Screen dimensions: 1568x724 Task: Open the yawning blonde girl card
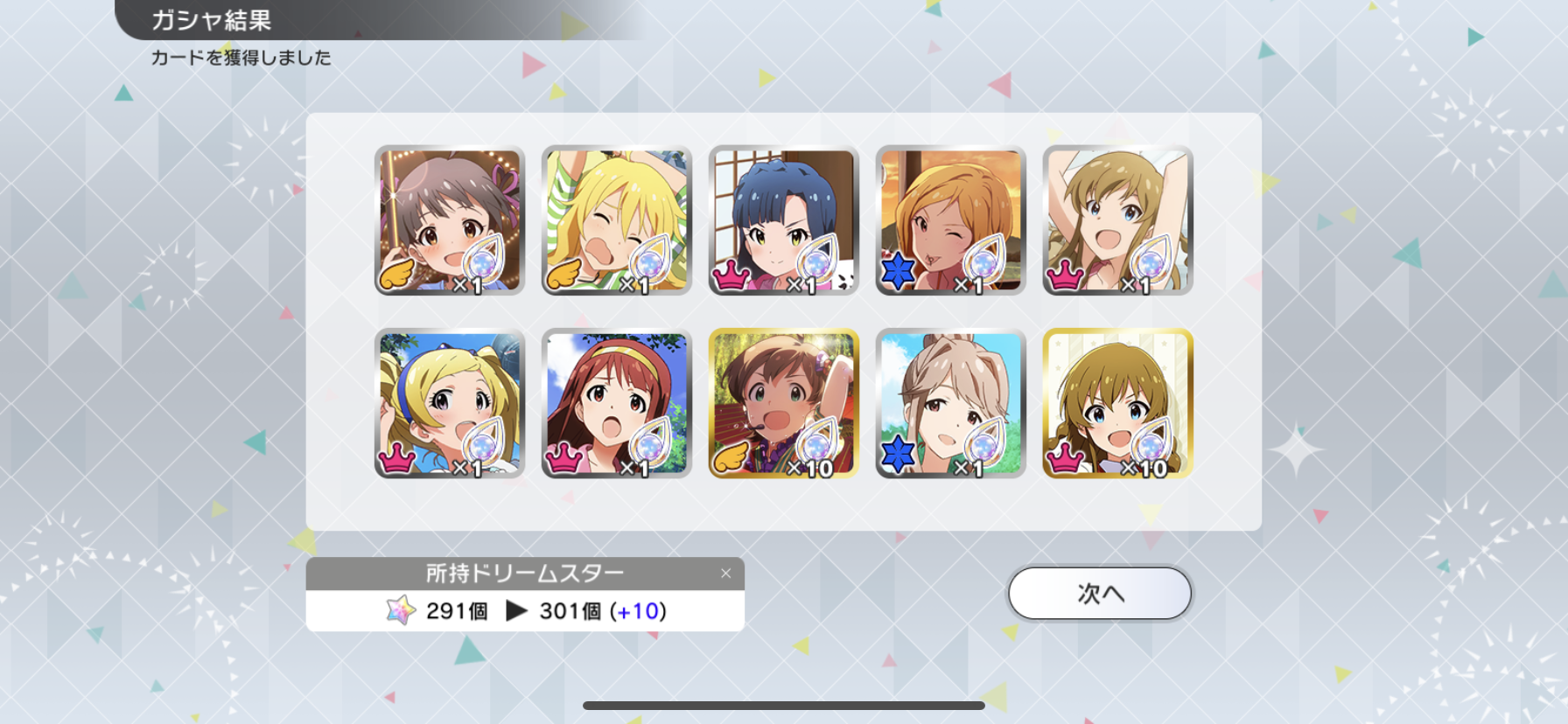617,220
